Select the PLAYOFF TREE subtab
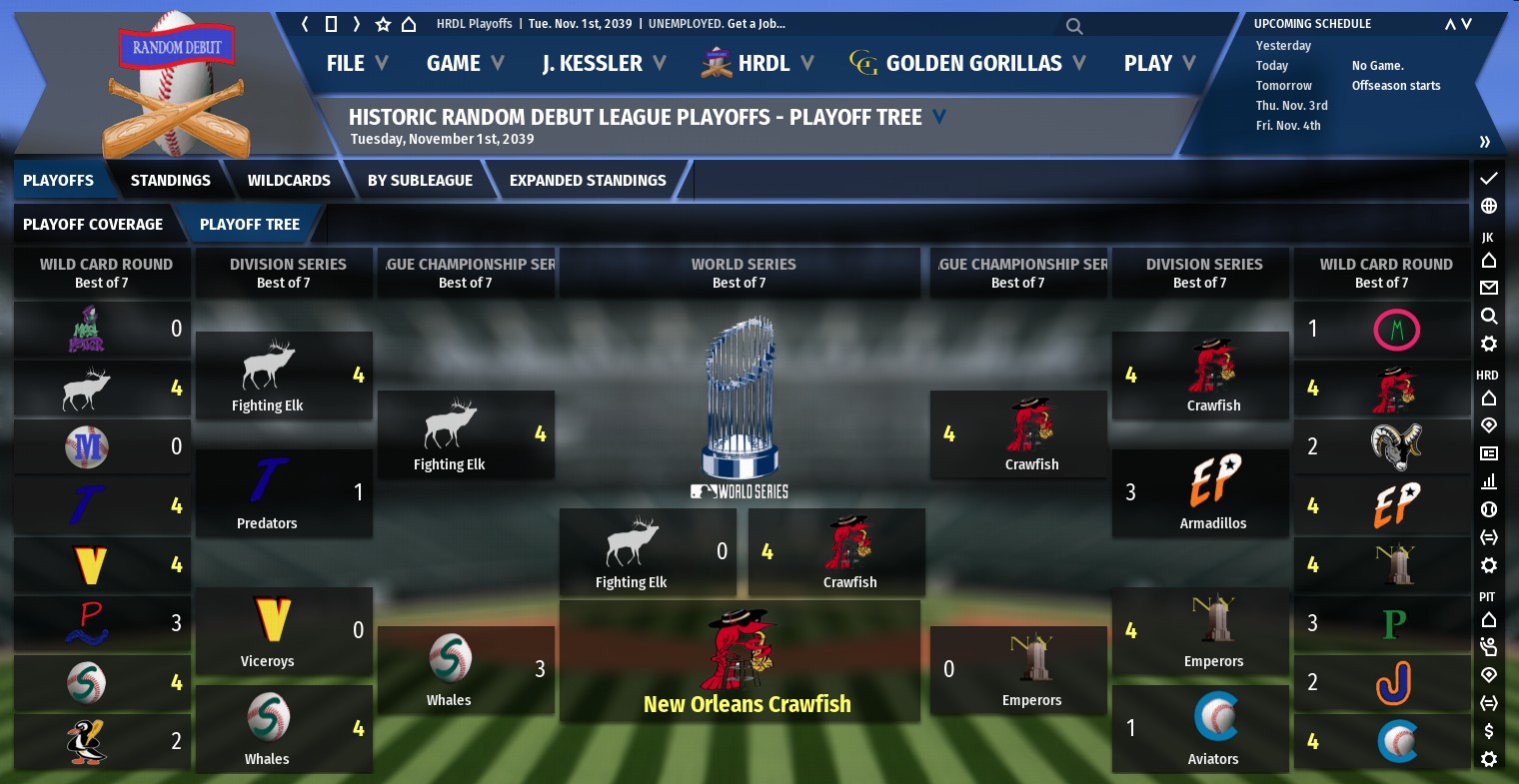 [x=250, y=224]
